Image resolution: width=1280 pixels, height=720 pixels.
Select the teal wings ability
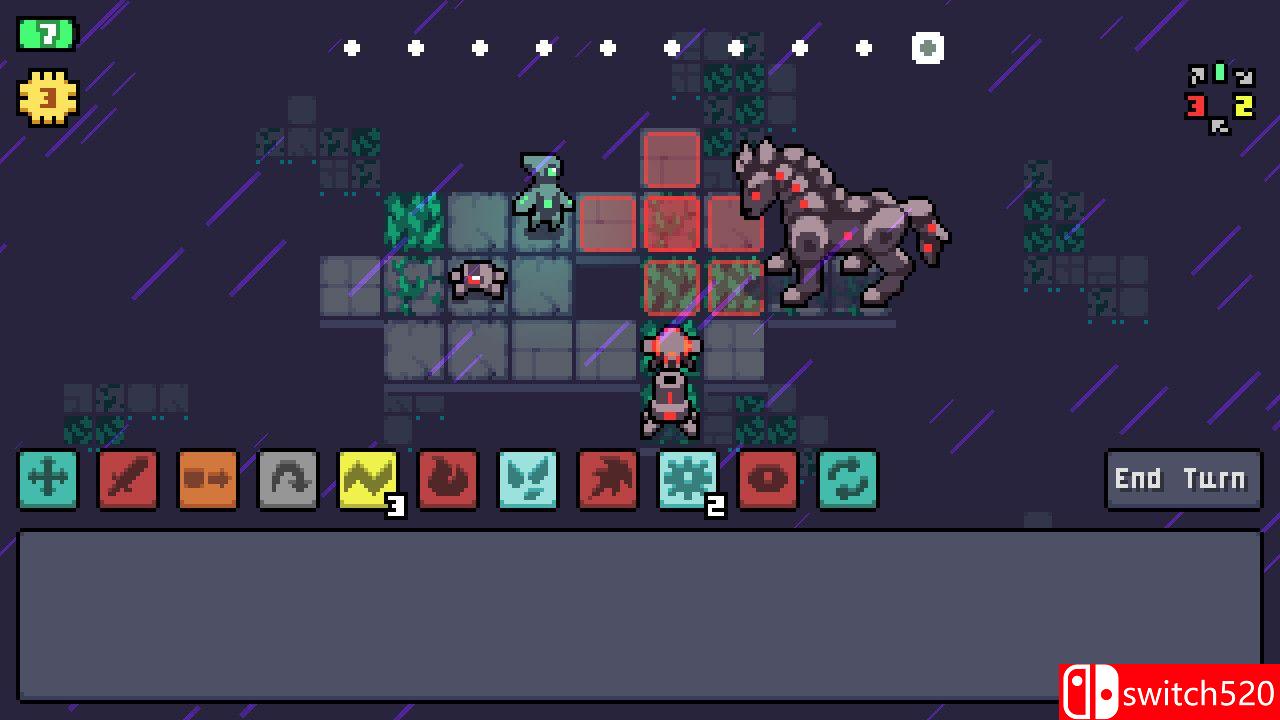[528, 480]
